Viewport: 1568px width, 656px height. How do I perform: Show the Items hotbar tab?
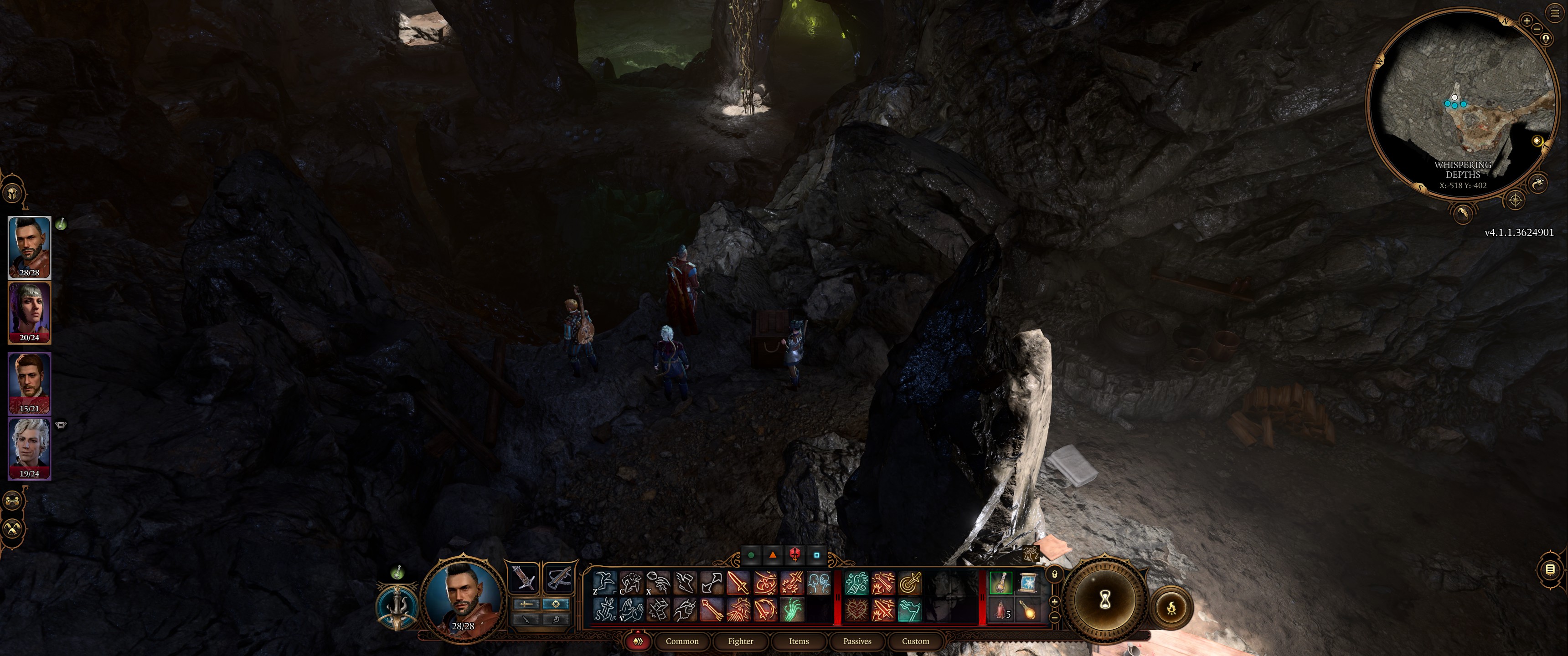pyautogui.click(x=799, y=641)
